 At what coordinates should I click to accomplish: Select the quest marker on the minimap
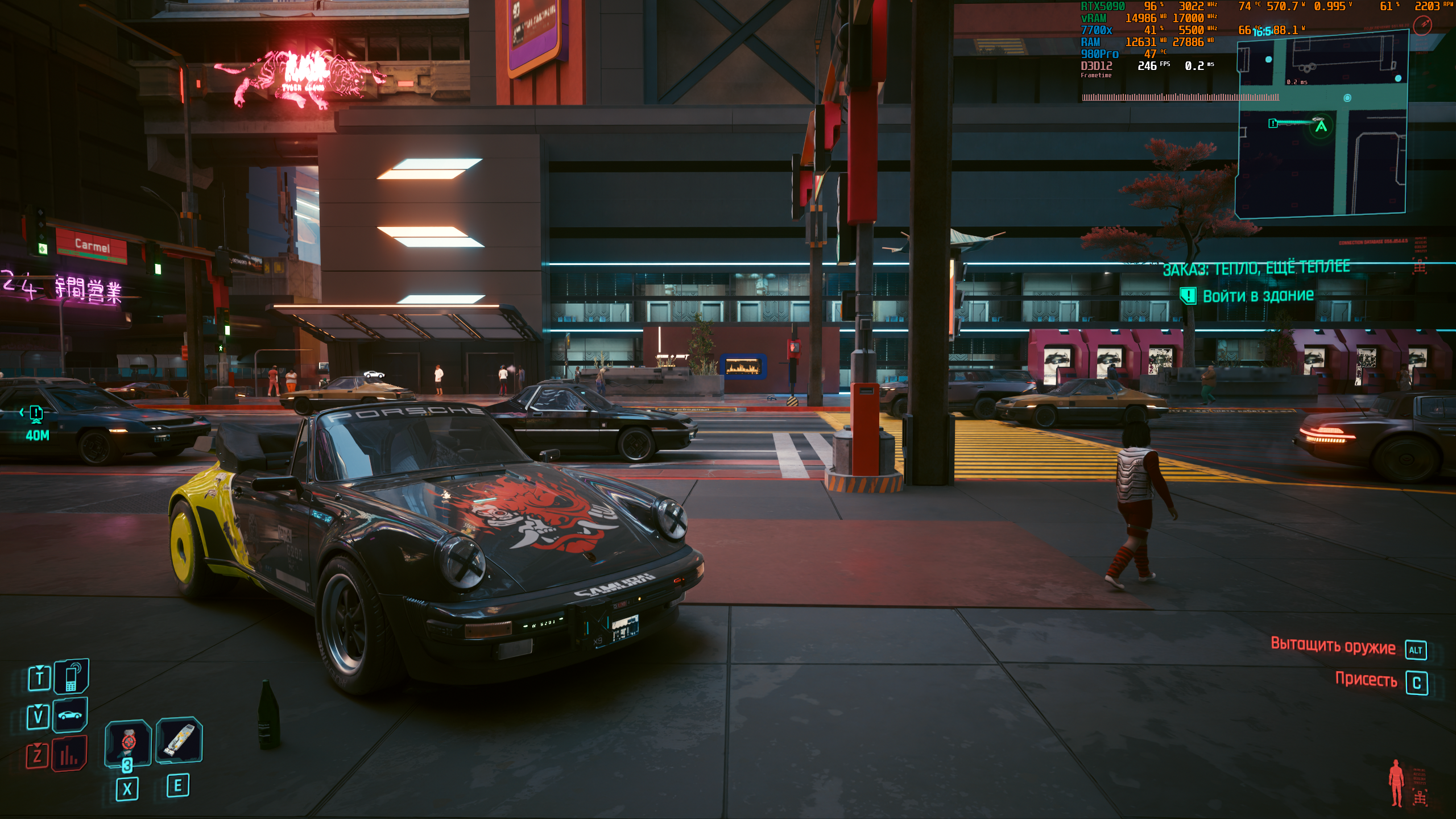[x=1273, y=123]
